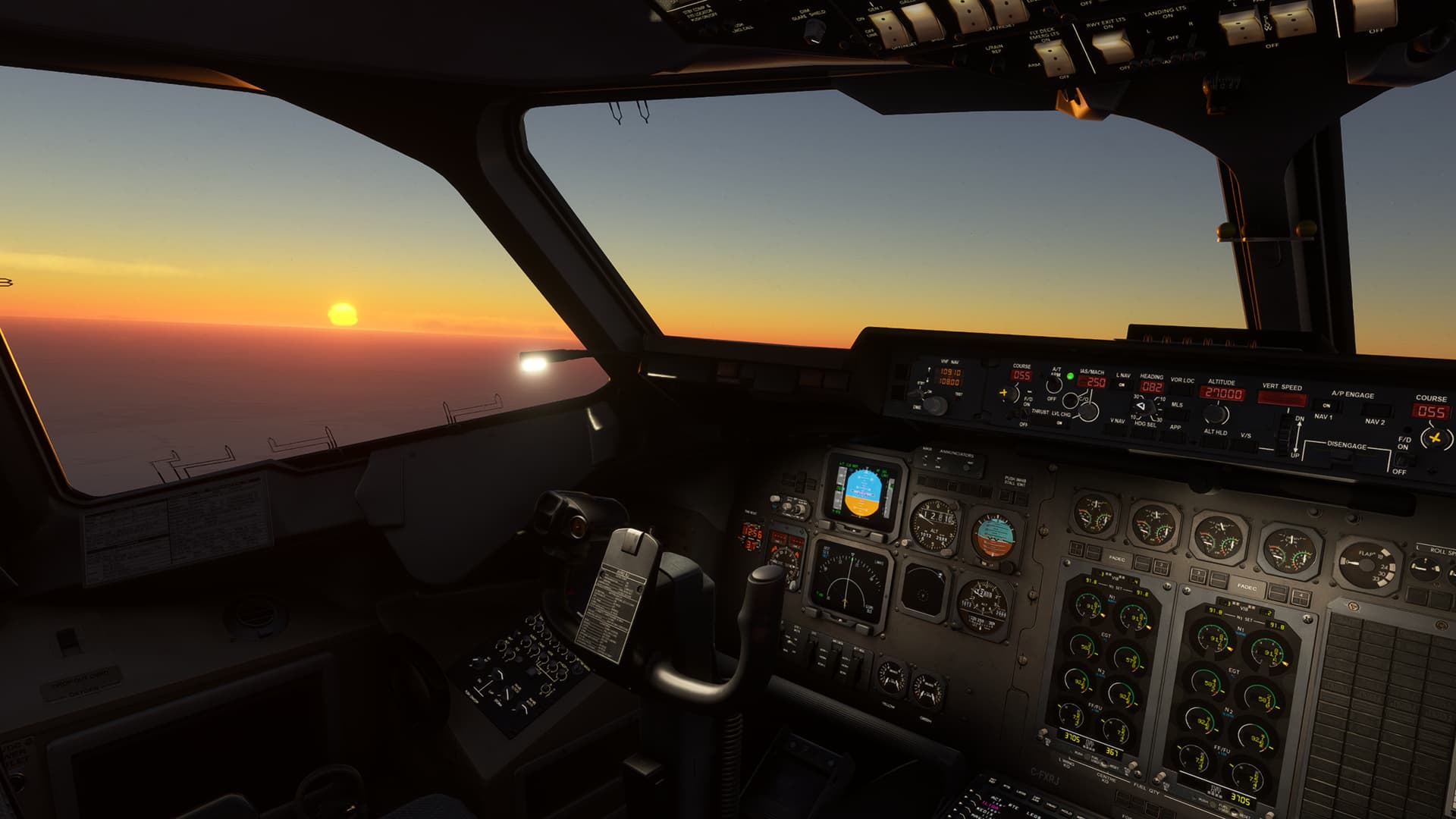
Task: Click the vertical speed DN/UP thumbwheel
Action: [1284, 435]
